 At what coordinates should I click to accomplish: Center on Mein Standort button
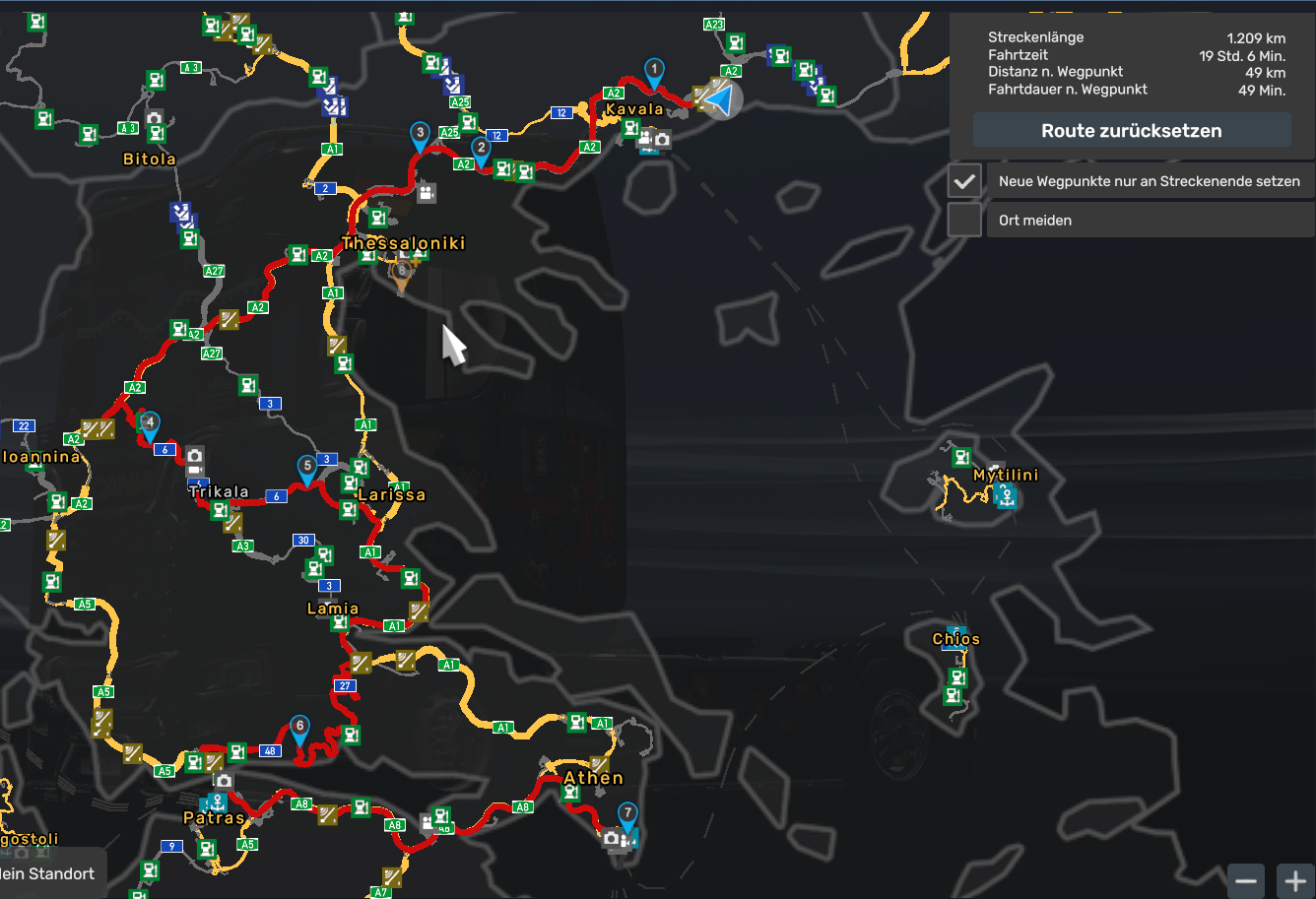point(51,873)
